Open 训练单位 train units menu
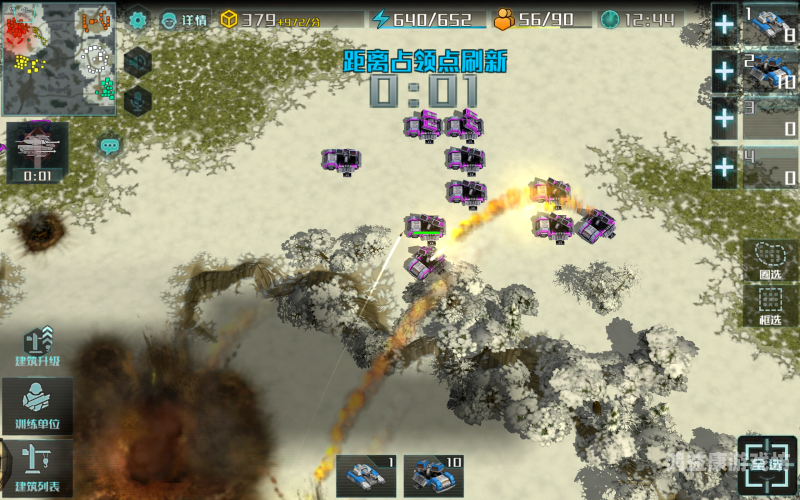Screen dimensions: 800x500 (x=37, y=406)
